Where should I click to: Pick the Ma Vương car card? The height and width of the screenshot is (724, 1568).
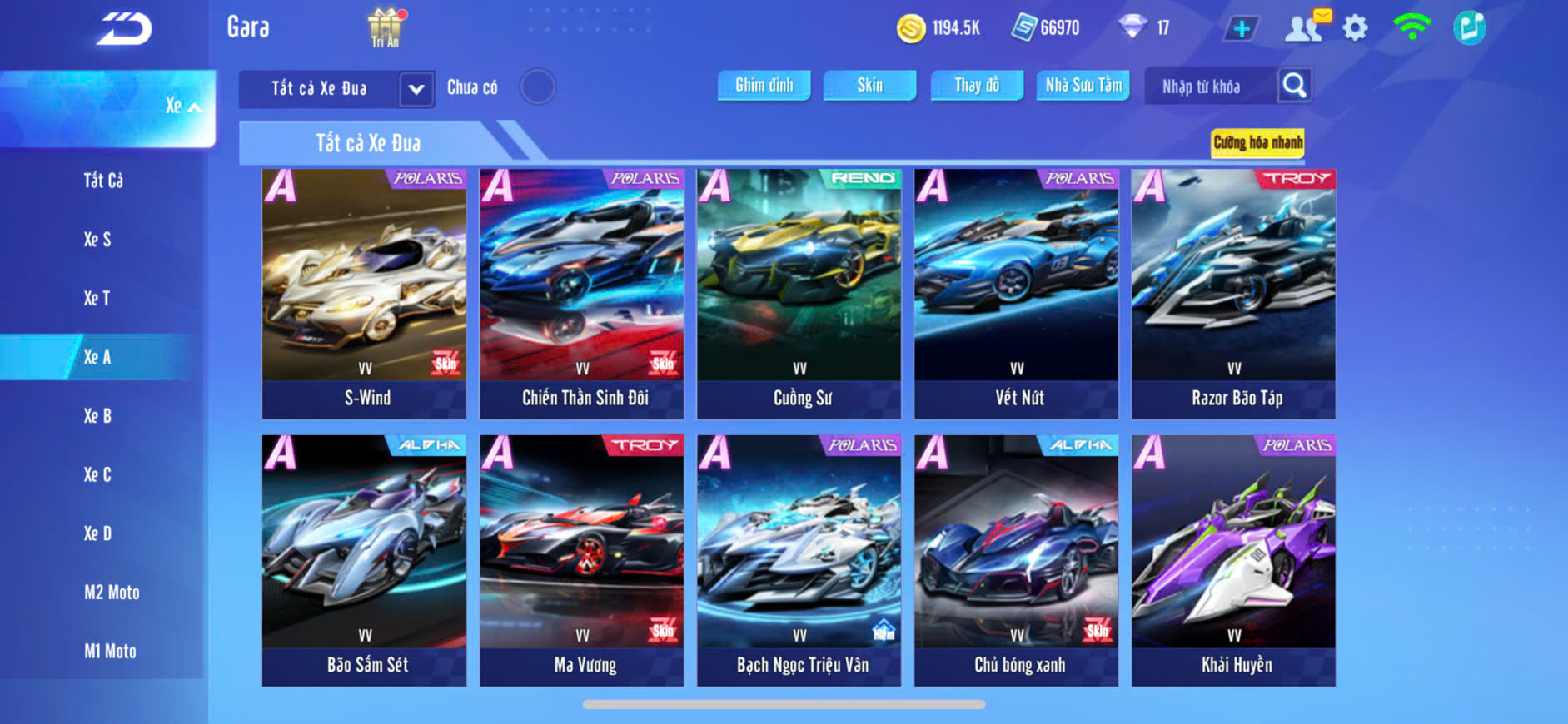(x=581, y=560)
